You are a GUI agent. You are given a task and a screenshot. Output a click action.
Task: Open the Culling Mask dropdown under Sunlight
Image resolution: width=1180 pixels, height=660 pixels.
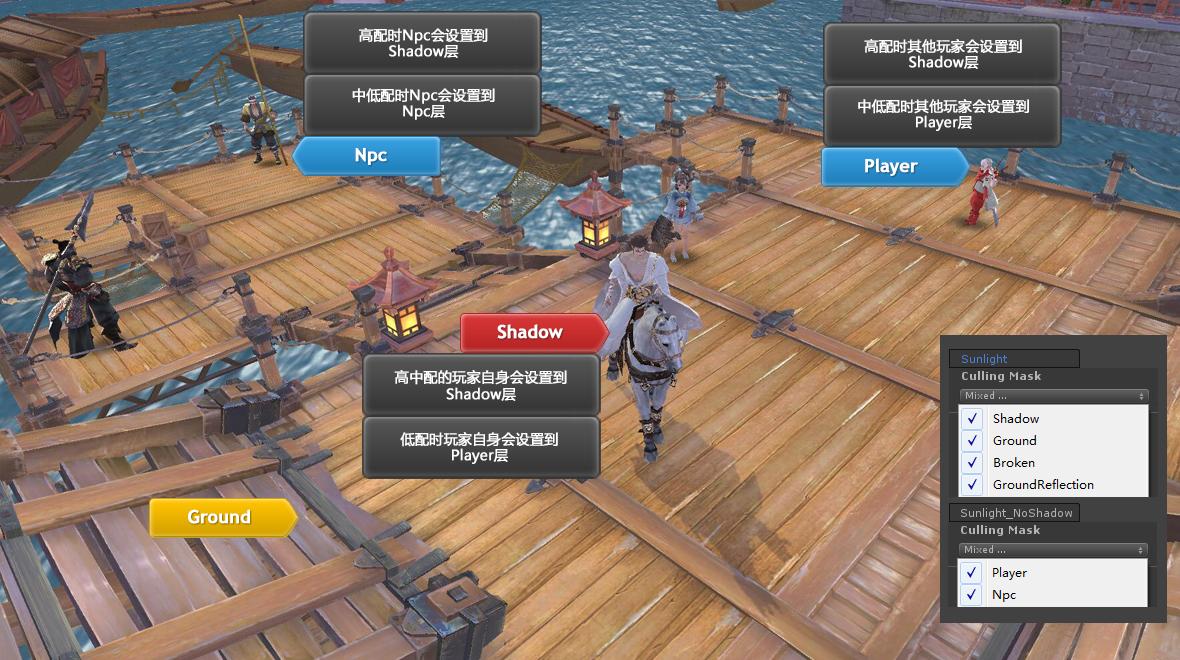pyautogui.click(x=1053, y=396)
